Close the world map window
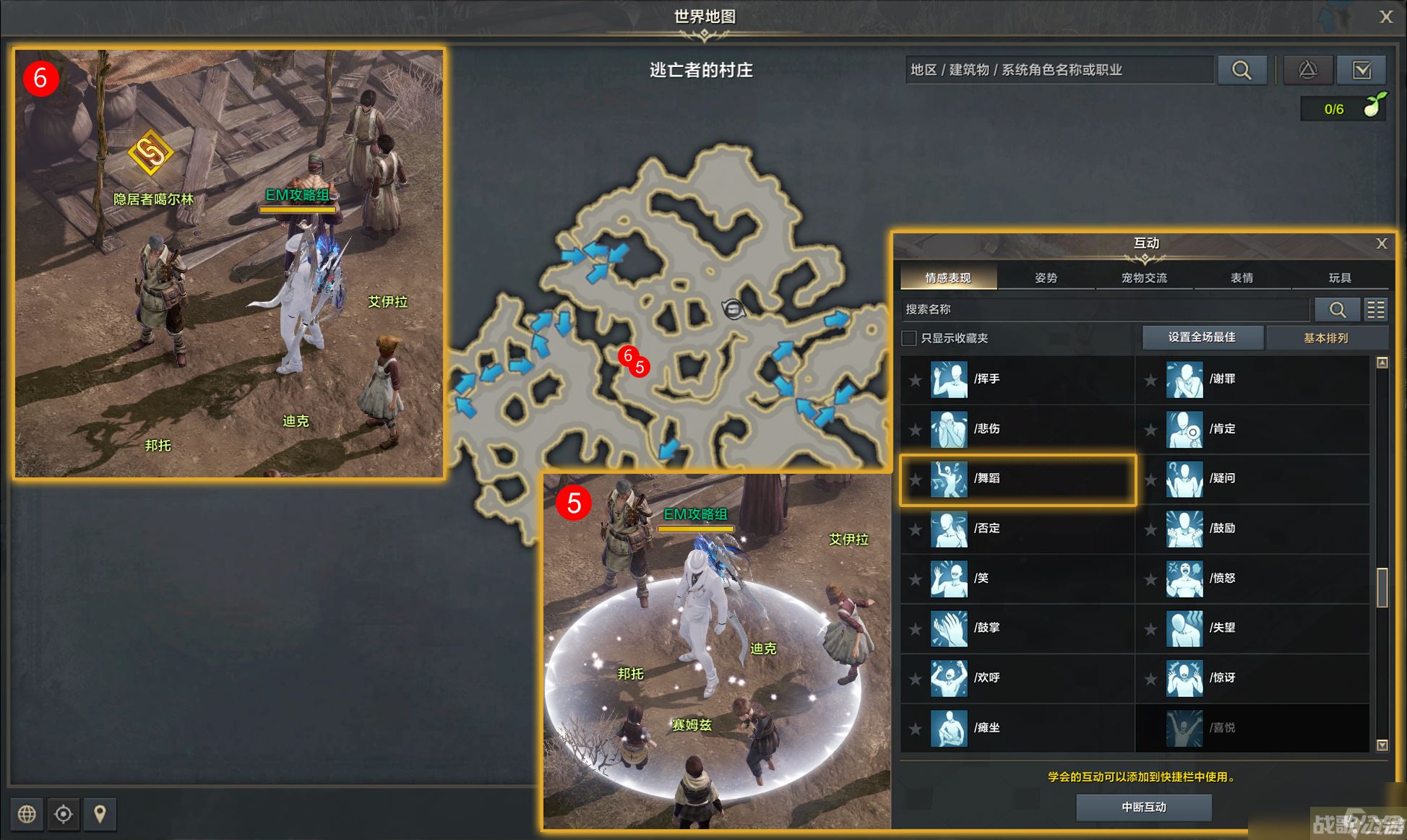 [x=1385, y=17]
